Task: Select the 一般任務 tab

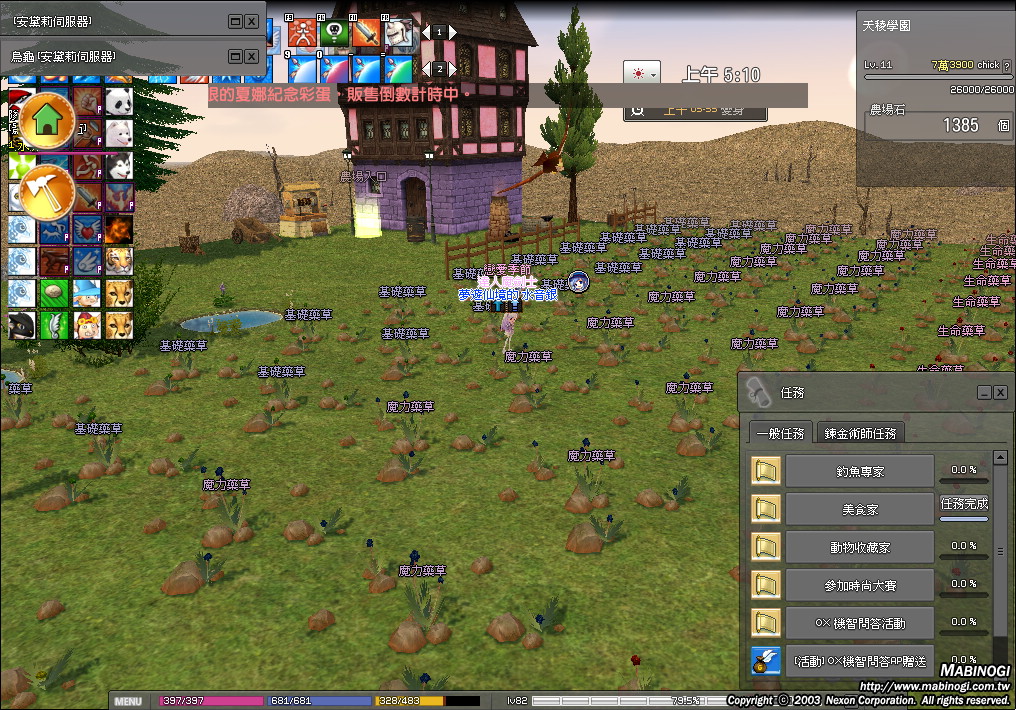Action: [x=780, y=433]
